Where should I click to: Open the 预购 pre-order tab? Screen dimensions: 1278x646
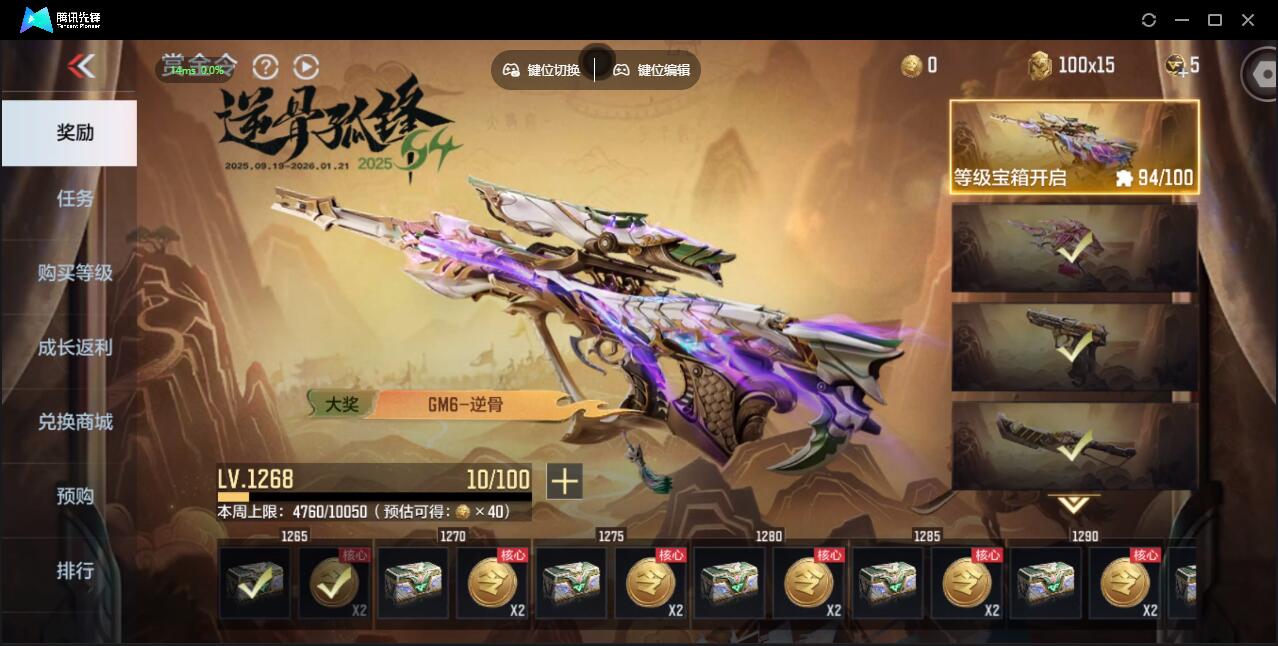pyautogui.click(x=74, y=496)
